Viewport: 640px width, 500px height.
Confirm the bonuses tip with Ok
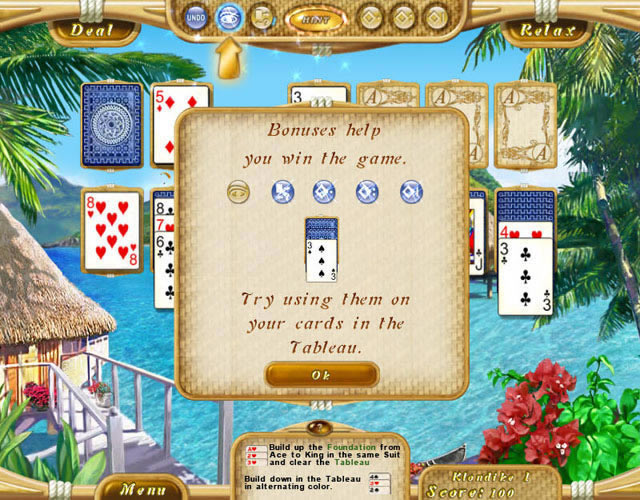click(322, 374)
